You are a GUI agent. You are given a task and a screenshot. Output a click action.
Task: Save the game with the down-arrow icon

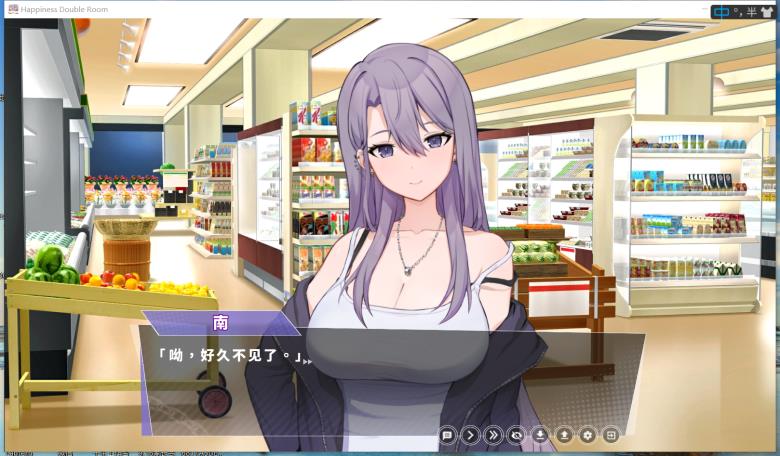pos(540,435)
